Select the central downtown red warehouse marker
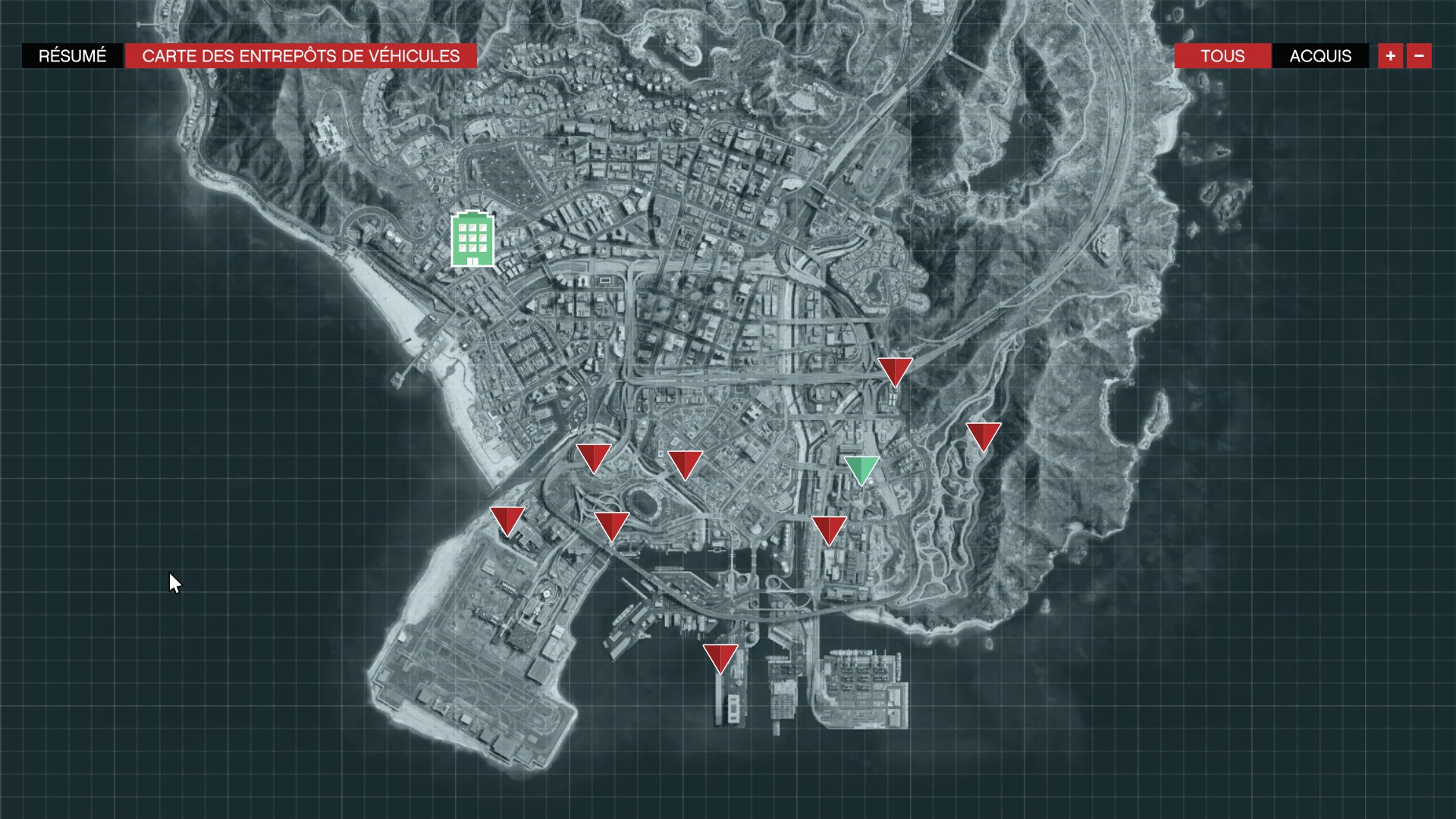This screenshot has width=1456, height=819. coord(685,465)
